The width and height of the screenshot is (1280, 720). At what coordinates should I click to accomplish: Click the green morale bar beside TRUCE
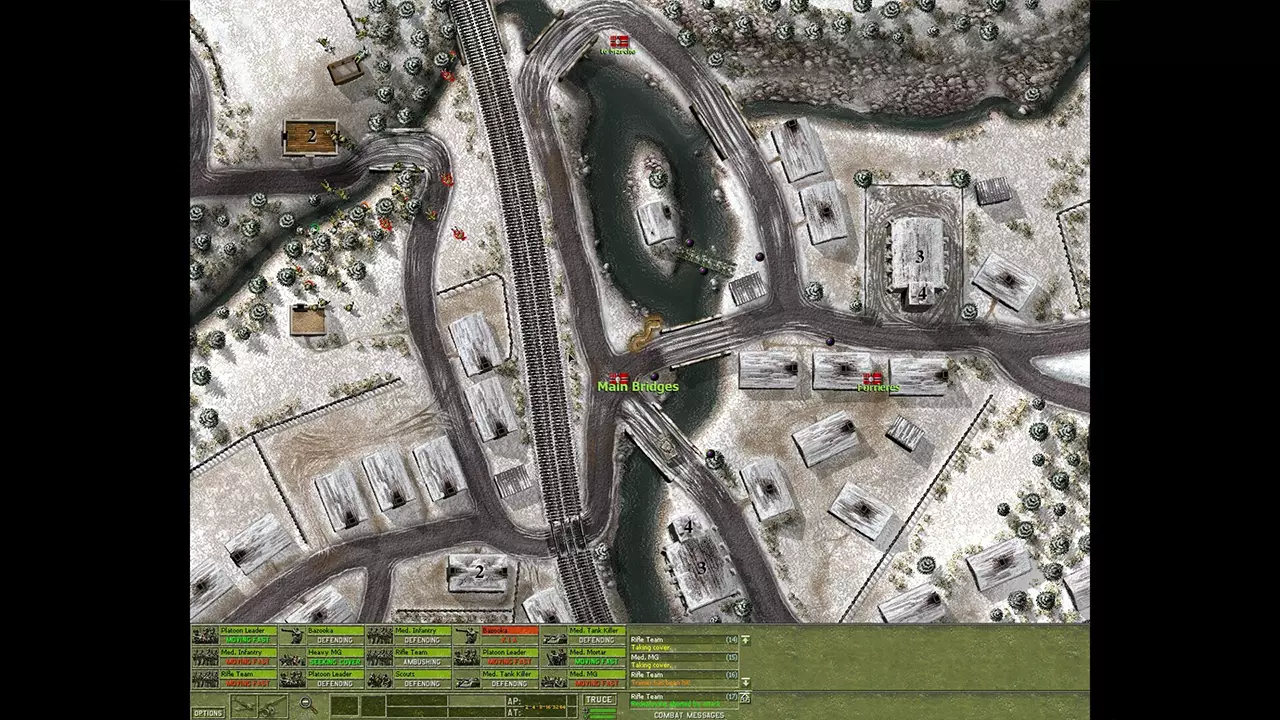click(x=602, y=710)
